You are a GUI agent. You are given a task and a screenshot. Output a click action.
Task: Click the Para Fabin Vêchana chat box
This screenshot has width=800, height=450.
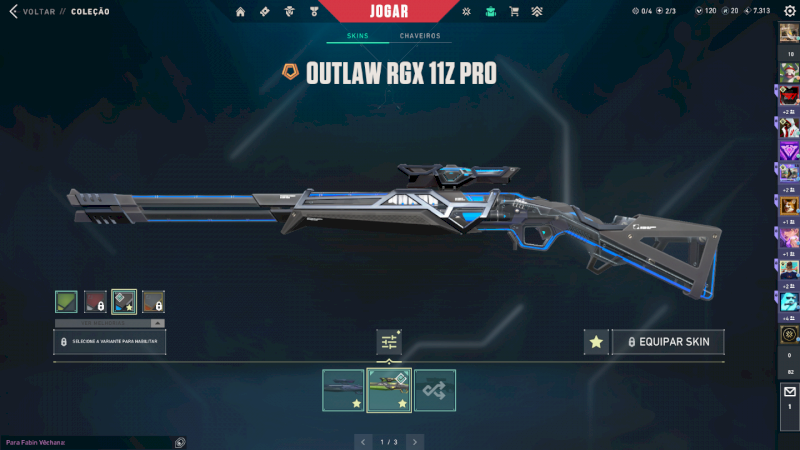click(x=90, y=441)
